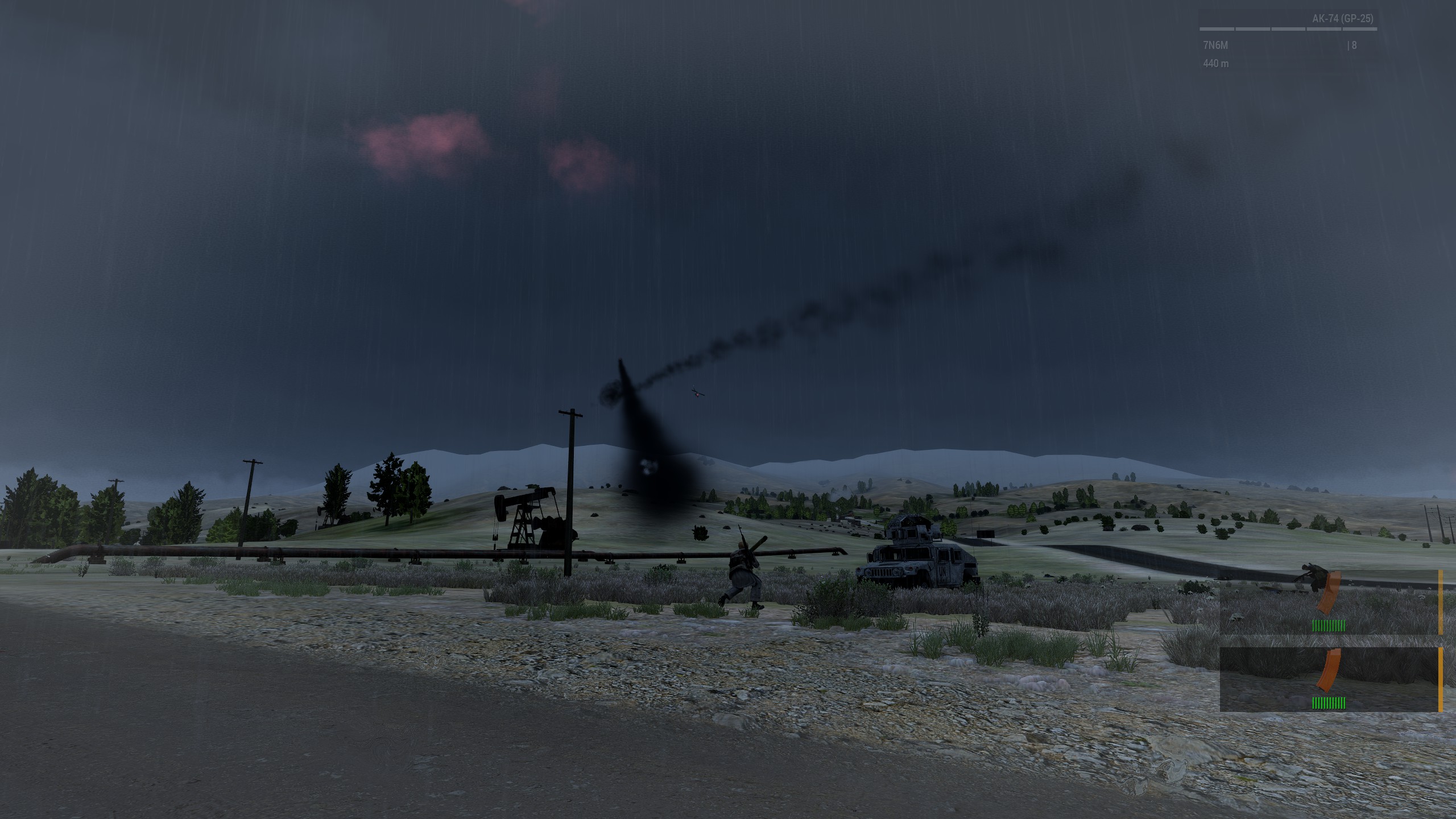Select the AK-74 (GP-25) weapon label
Image resolution: width=1456 pixels, height=819 pixels.
[1342, 19]
